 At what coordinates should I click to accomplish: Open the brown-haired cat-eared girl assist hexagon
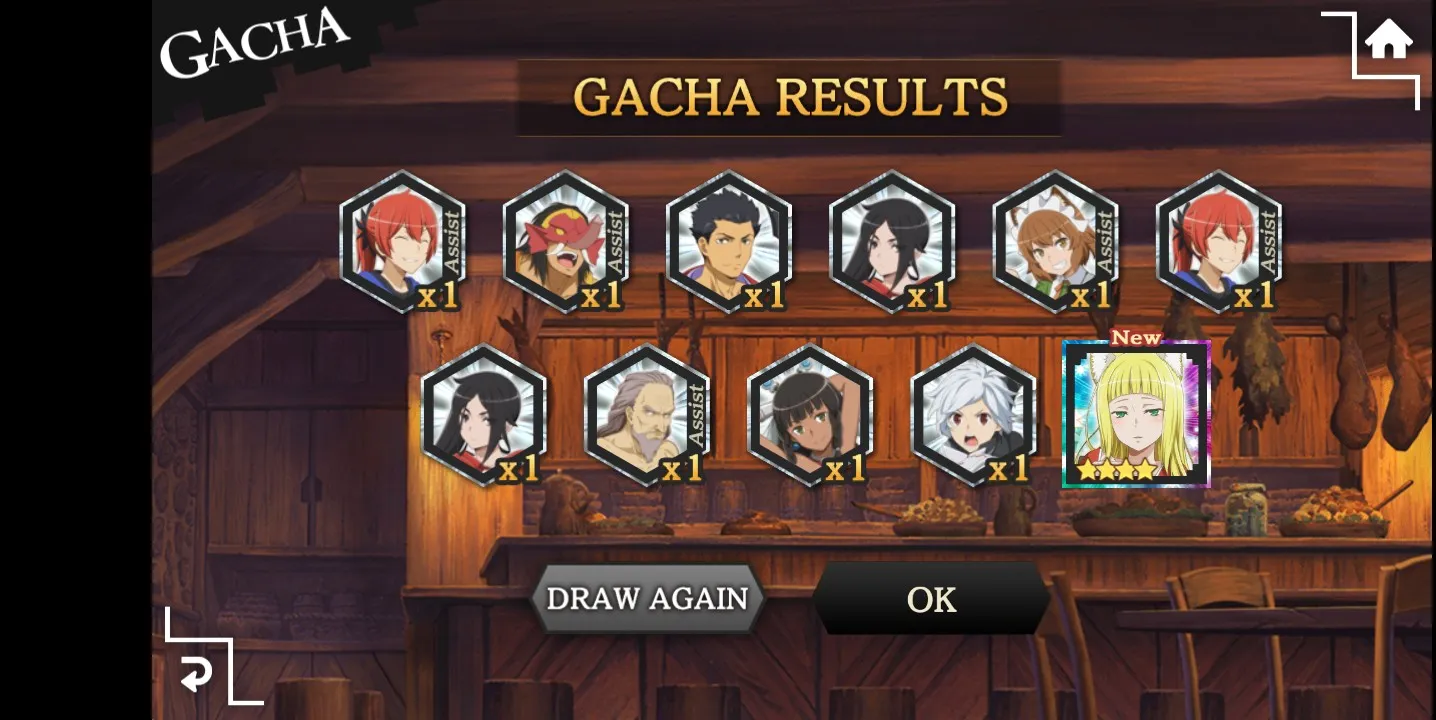point(1055,242)
